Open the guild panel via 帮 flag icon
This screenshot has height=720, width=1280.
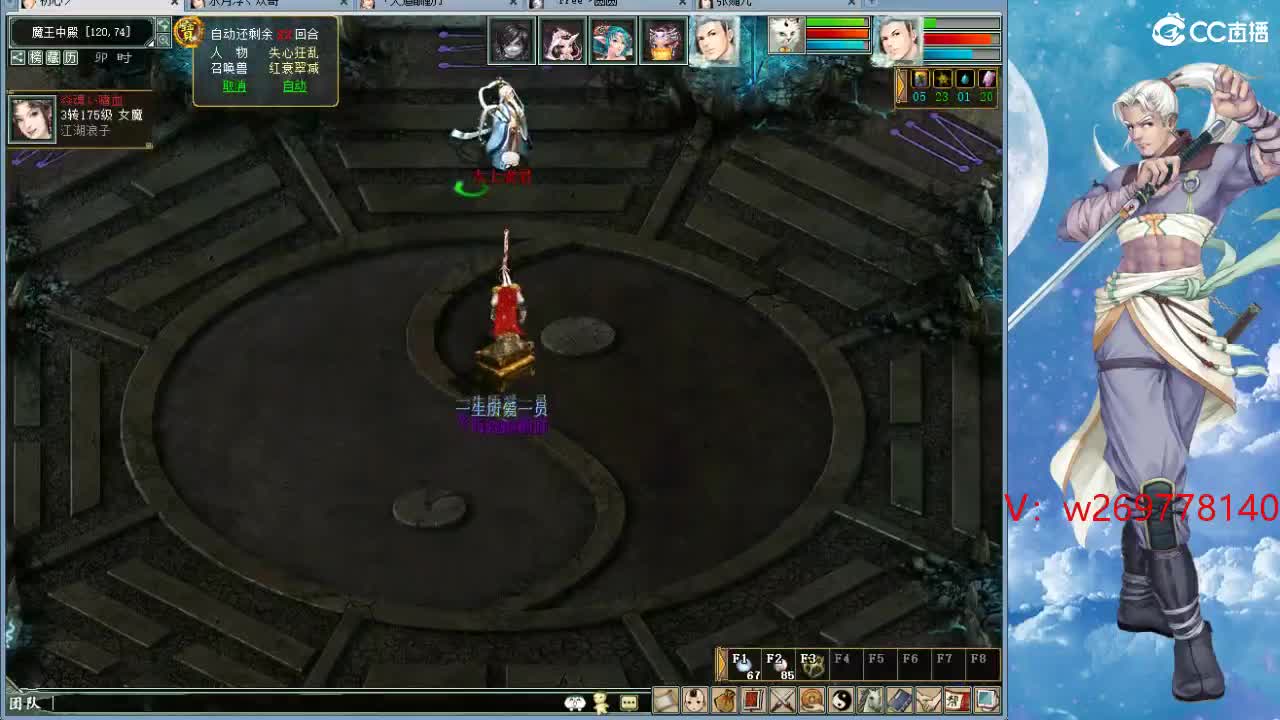tap(955, 702)
